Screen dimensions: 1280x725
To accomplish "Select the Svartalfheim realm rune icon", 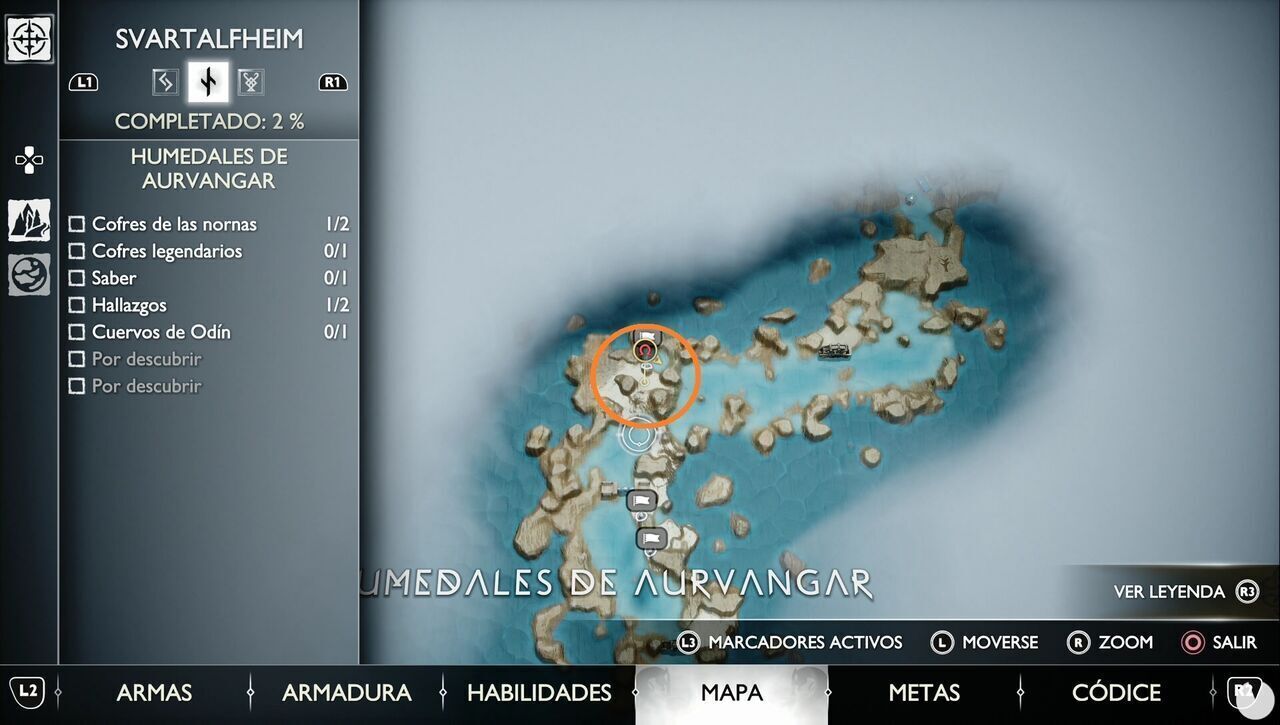I will [x=207, y=82].
